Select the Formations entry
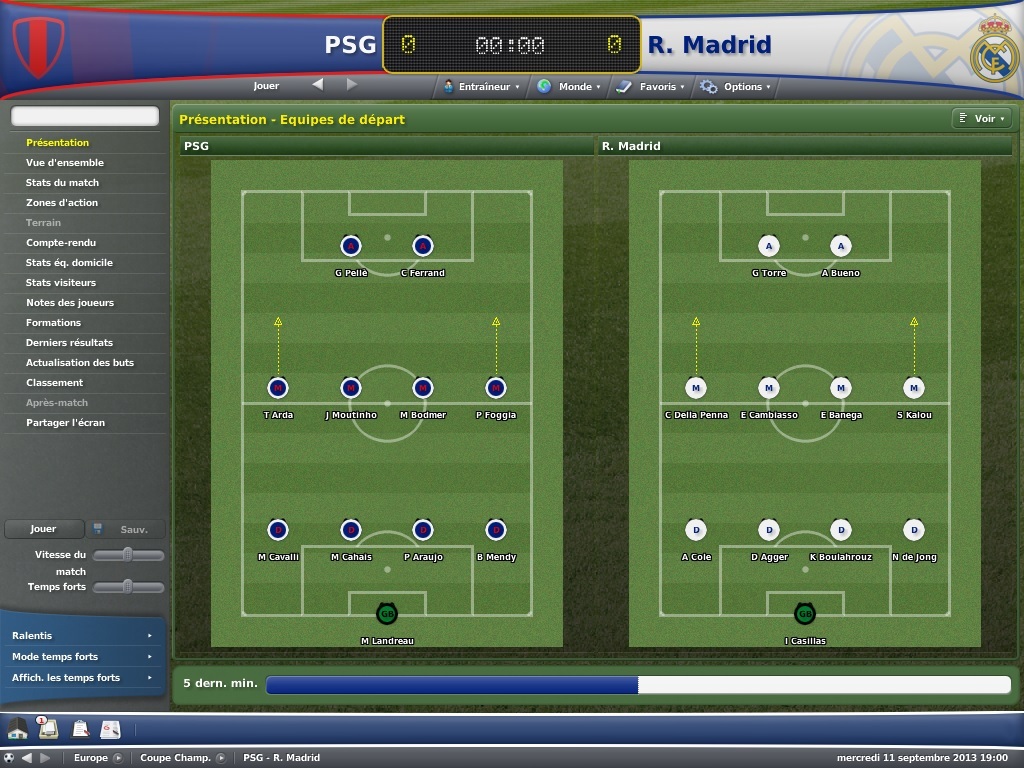 pyautogui.click(x=54, y=323)
